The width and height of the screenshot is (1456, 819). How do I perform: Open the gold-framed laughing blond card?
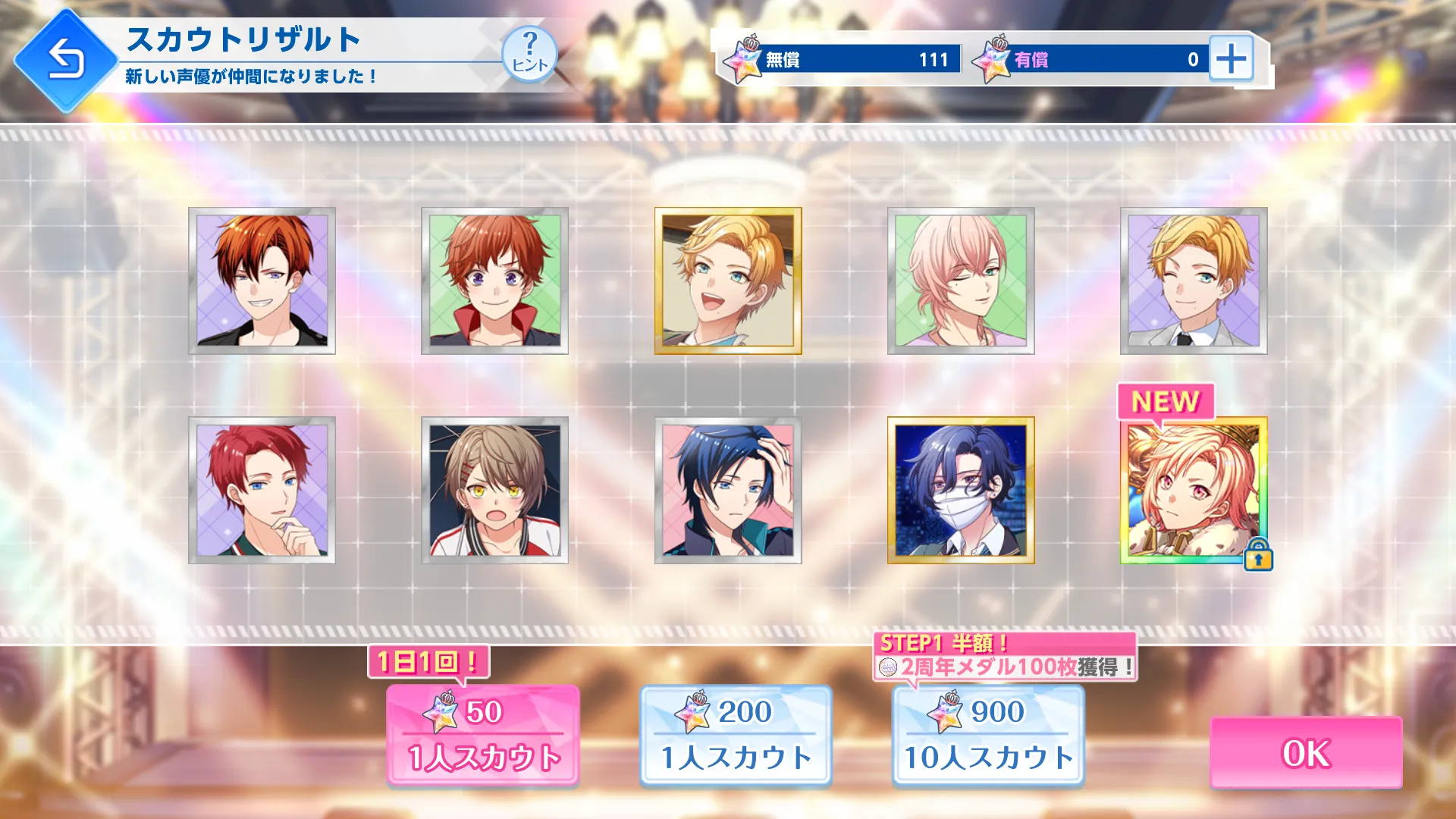(727, 281)
